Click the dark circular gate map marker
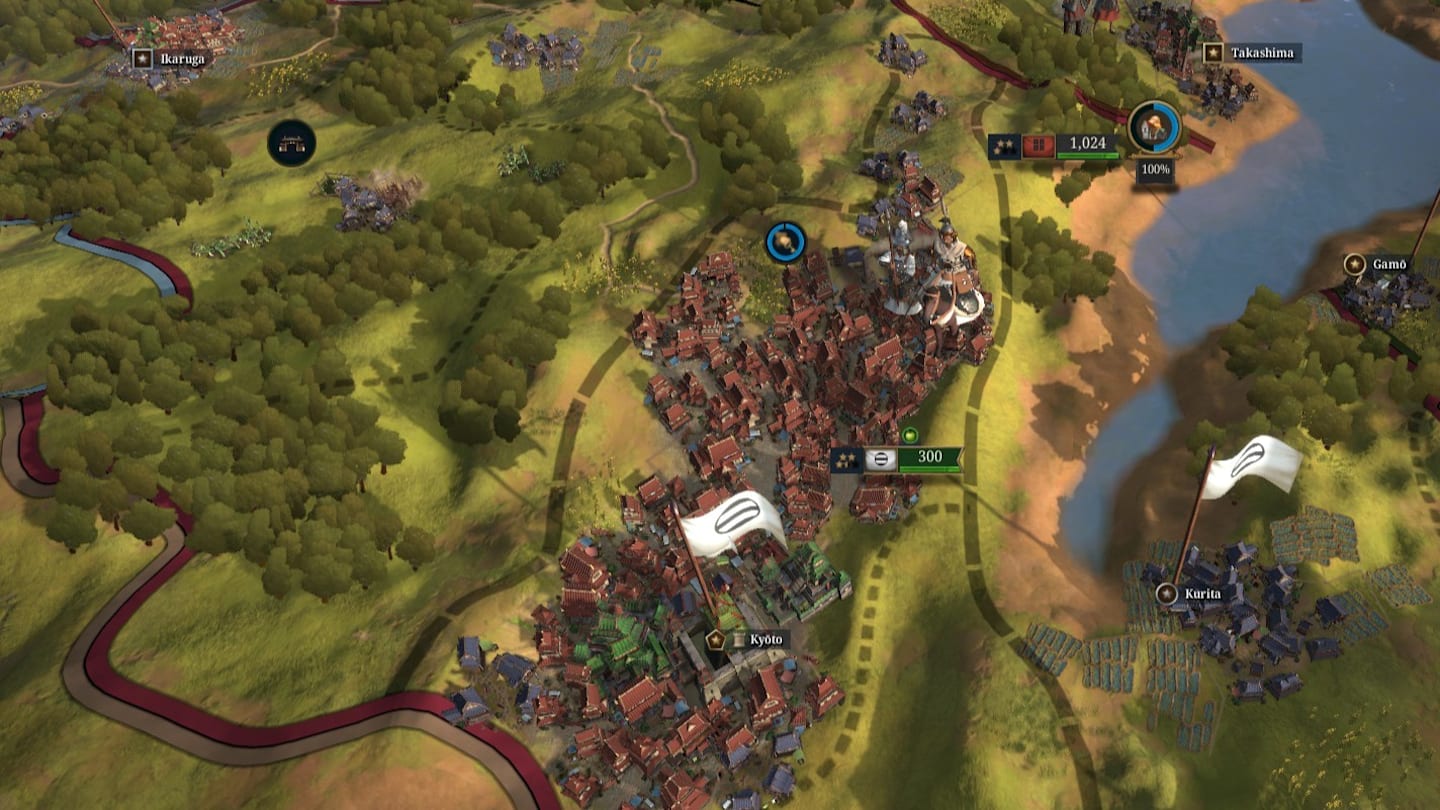 click(292, 143)
